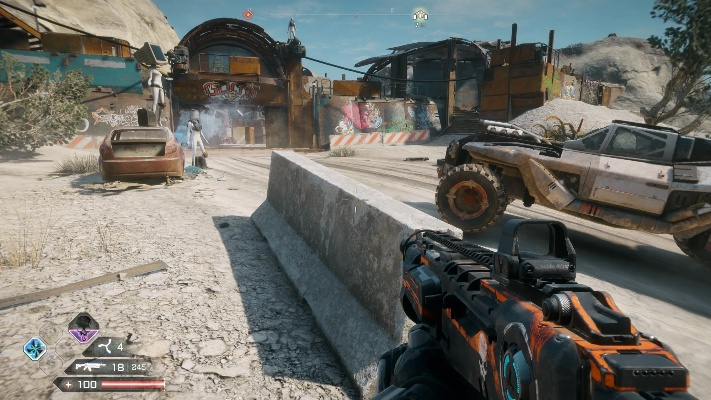
Task: Choose the wingstick throwable icon
Action: pos(103,347)
